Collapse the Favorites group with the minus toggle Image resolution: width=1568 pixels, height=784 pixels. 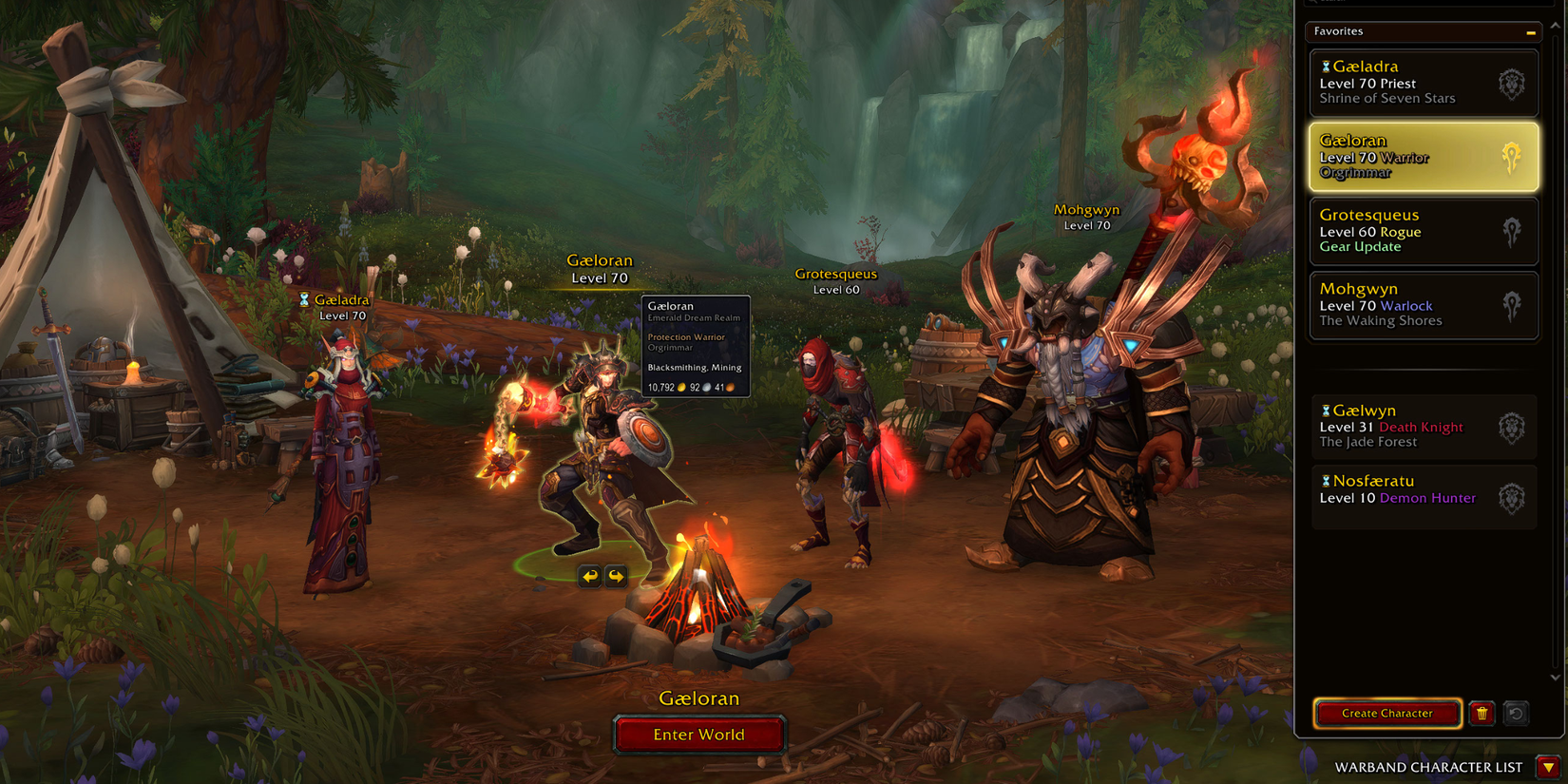point(1533,31)
